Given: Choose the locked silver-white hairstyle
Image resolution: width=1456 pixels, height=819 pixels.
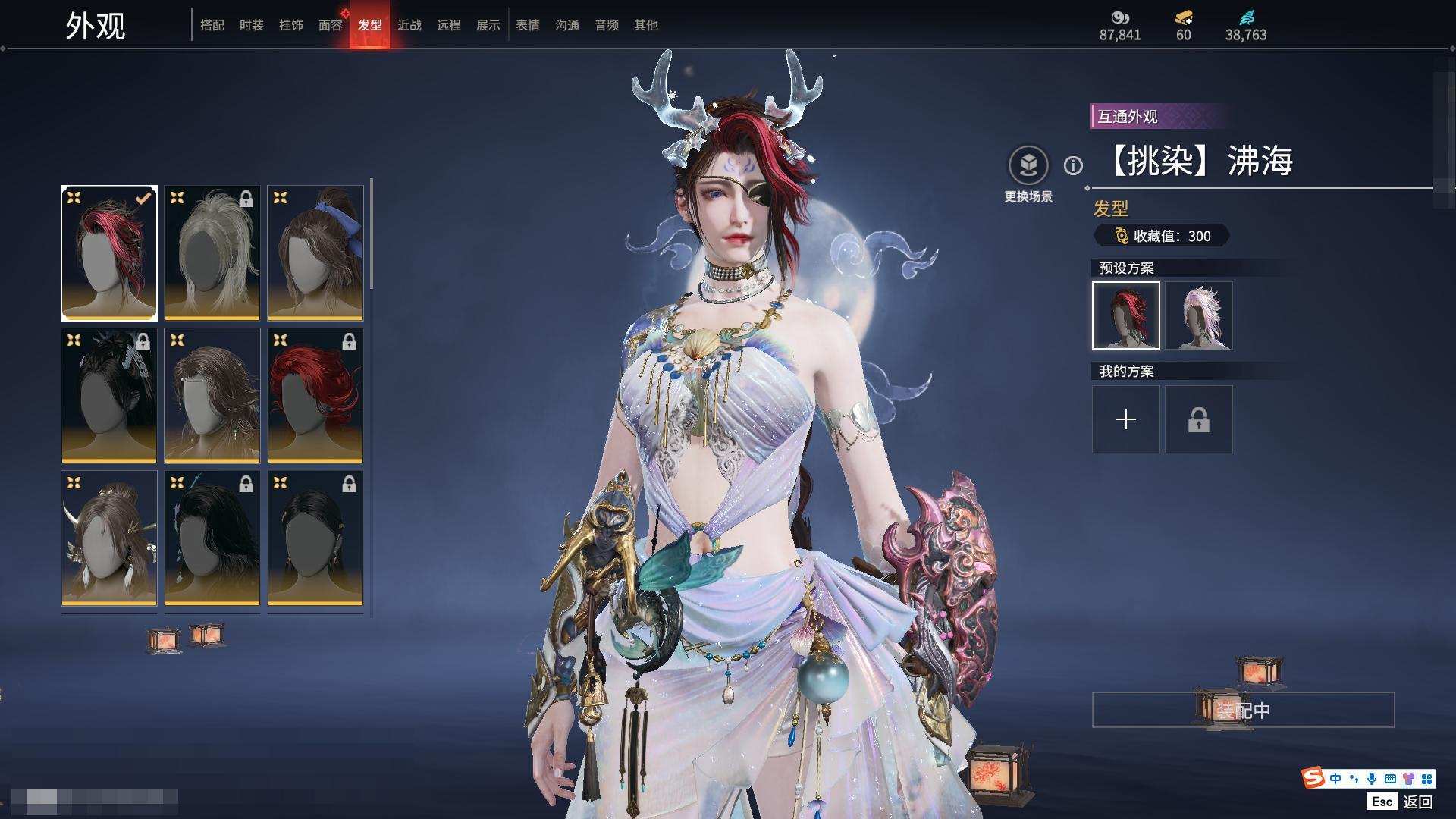Looking at the screenshot, I should [212, 253].
